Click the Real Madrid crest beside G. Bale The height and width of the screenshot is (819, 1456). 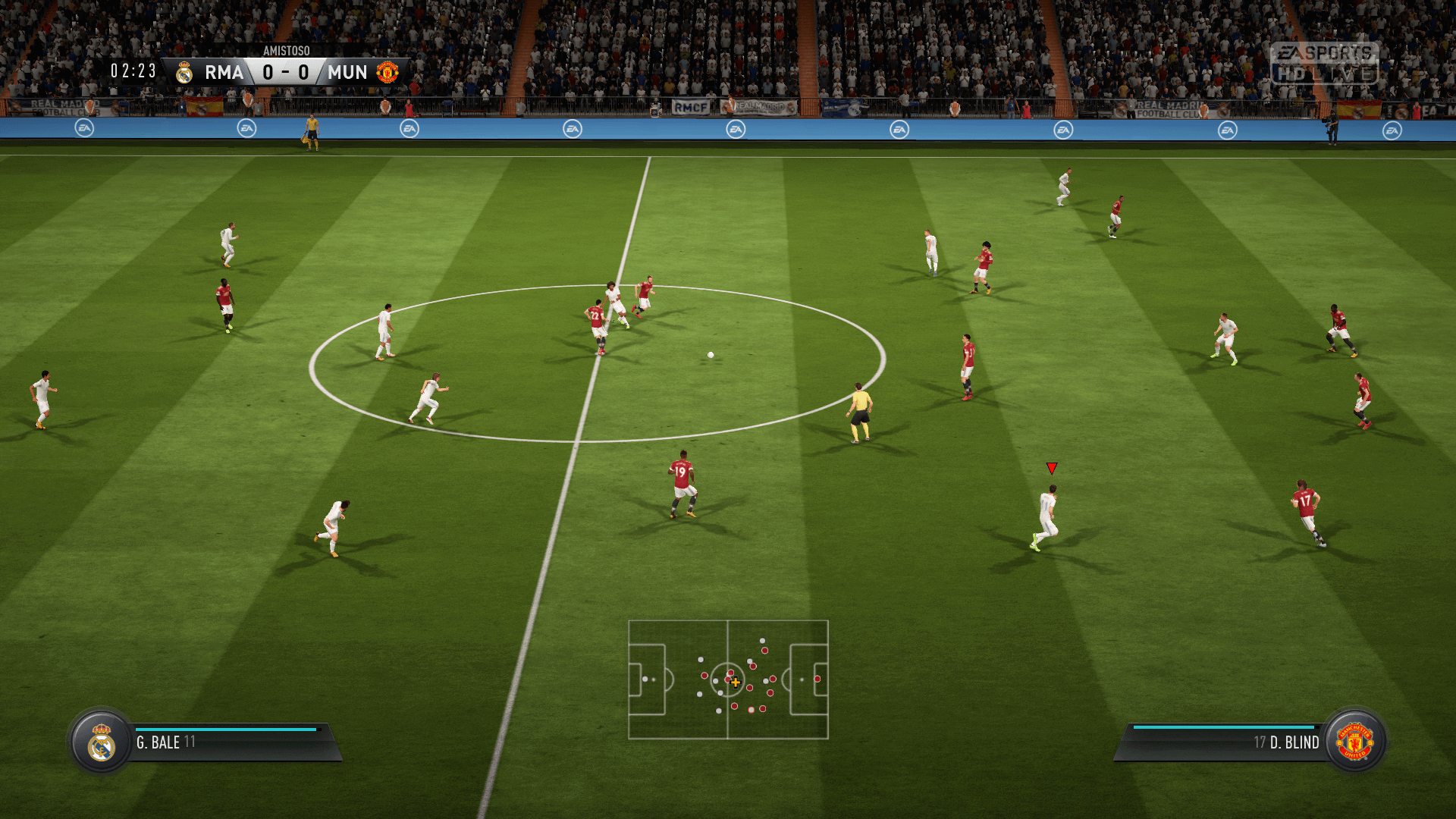point(102,742)
